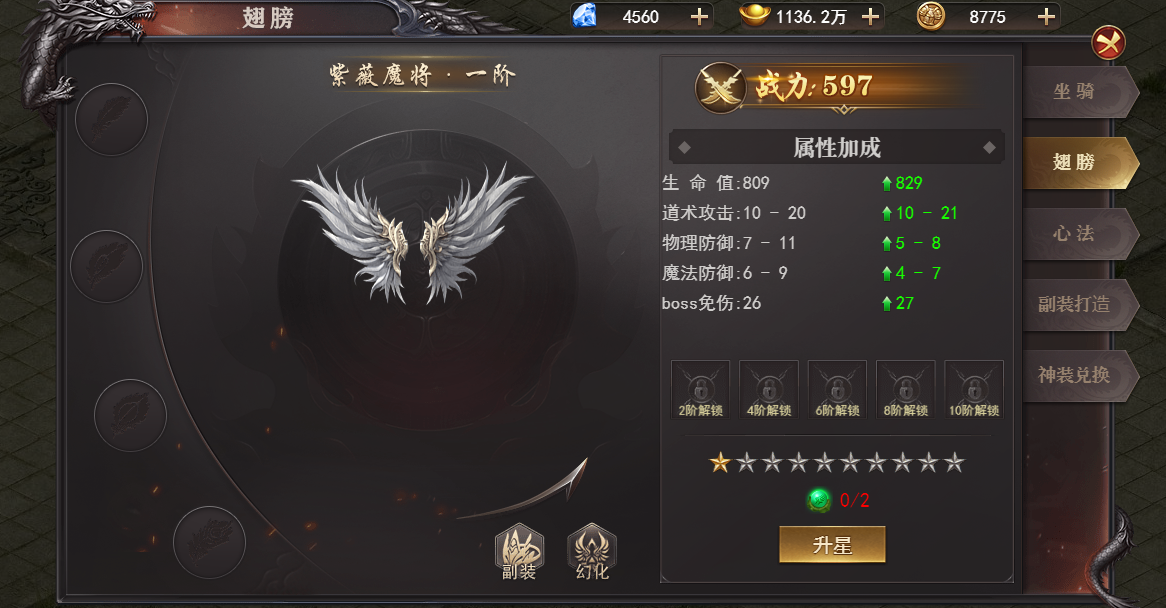
Task: Select the locked 2阶解锁 skill slot
Action: pyautogui.click(x=700, y=389)
